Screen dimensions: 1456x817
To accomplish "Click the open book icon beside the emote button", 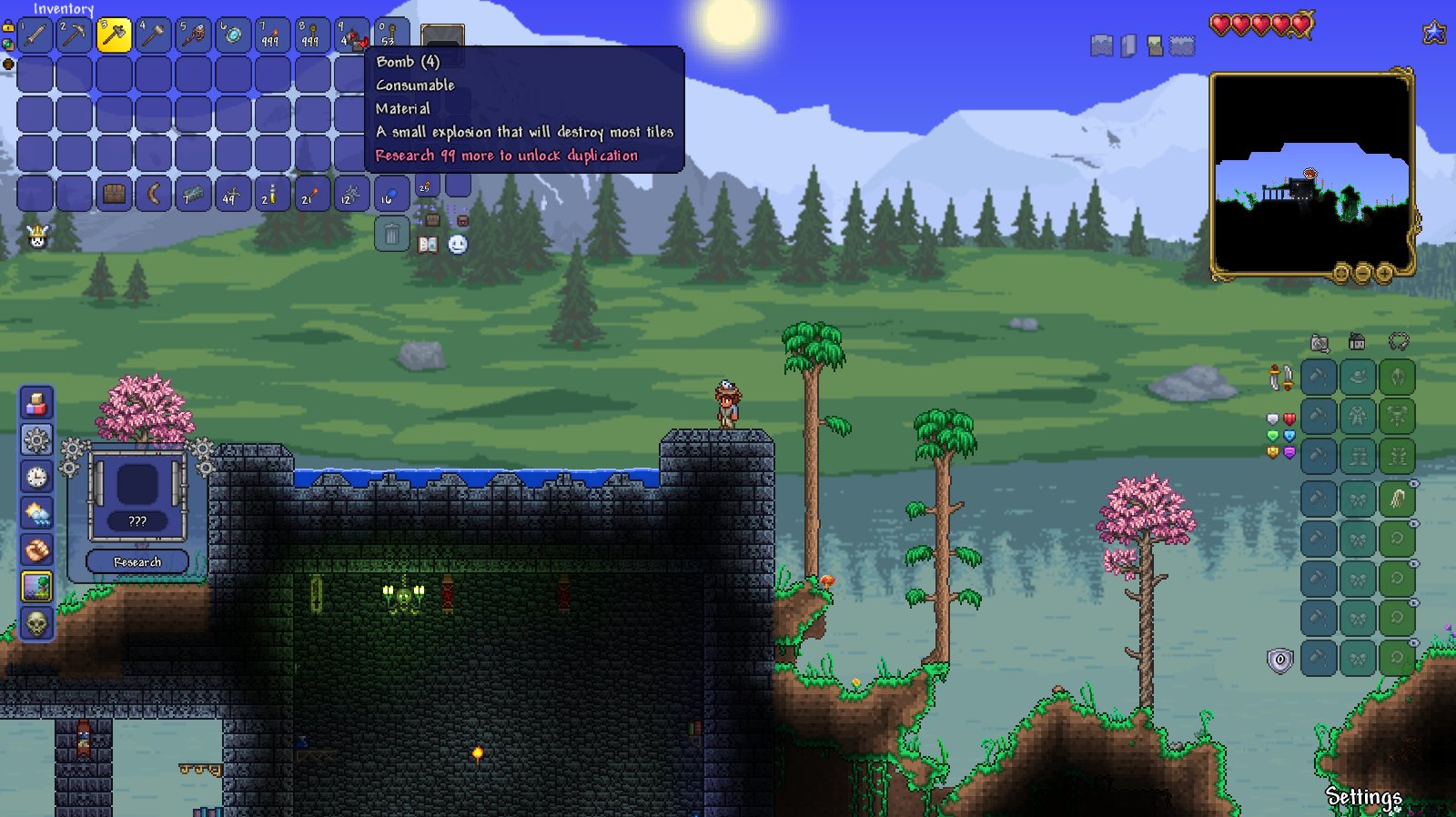I will pos(428,245).
